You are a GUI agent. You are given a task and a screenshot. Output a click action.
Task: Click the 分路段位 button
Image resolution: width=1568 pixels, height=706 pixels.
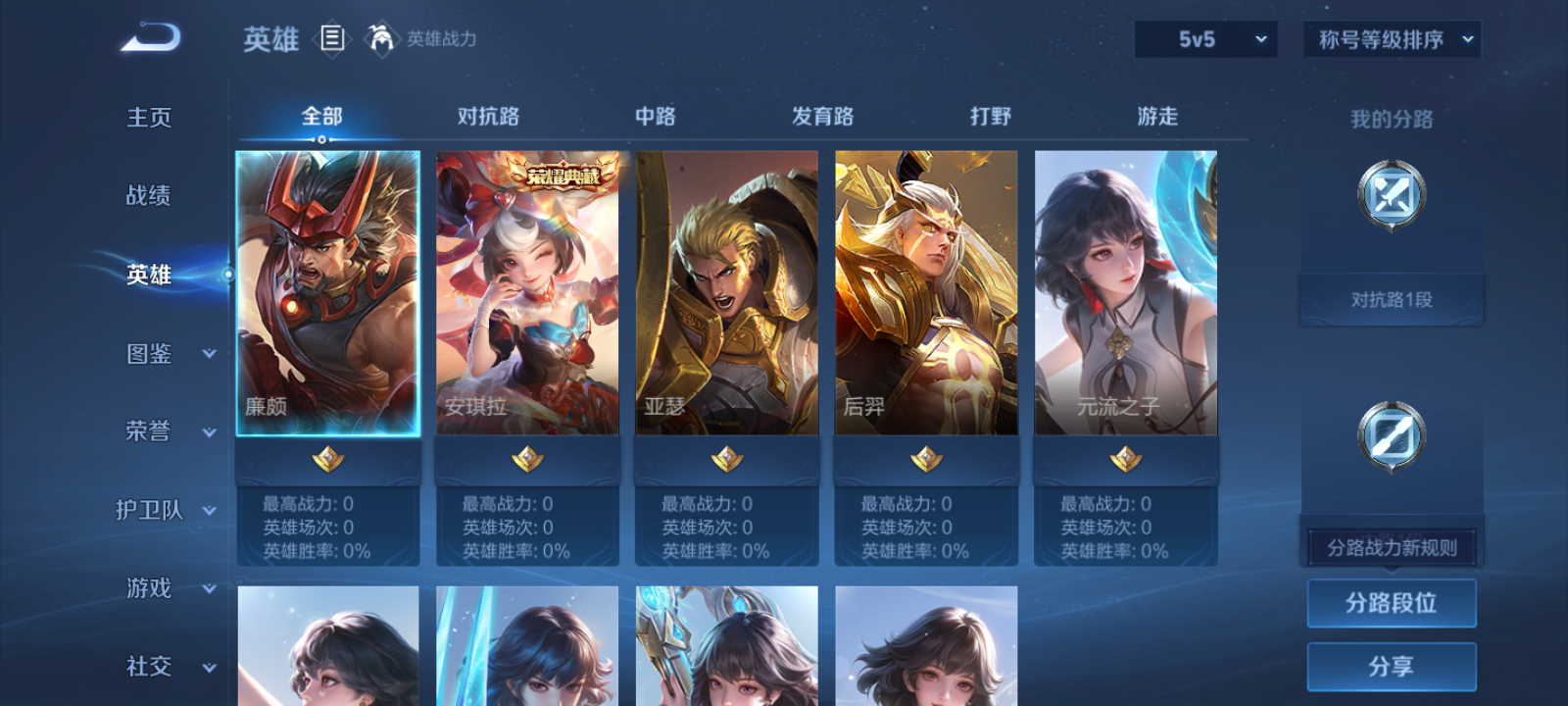(1392, 603)
